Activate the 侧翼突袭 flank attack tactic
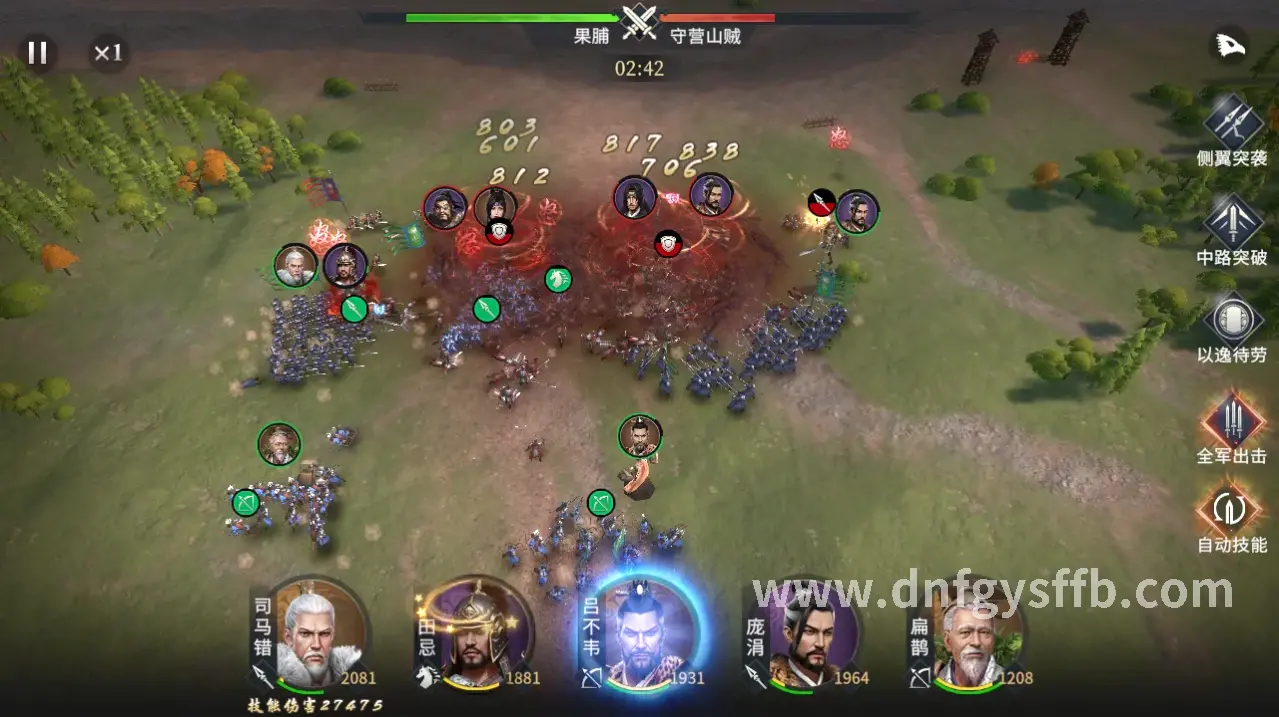Viewport: 1279px width, 717px height. point(1231,121)
